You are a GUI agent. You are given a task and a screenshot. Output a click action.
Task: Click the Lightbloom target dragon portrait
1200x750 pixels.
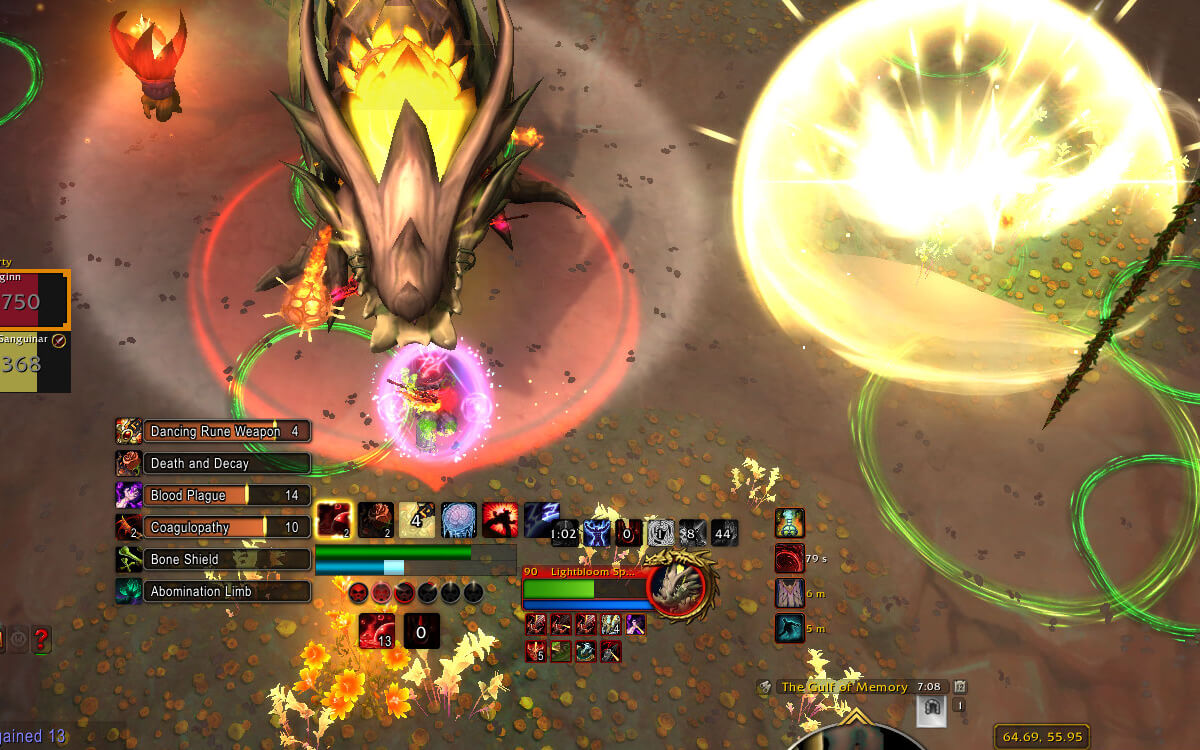pyautogui.click(x=680, y=586)
